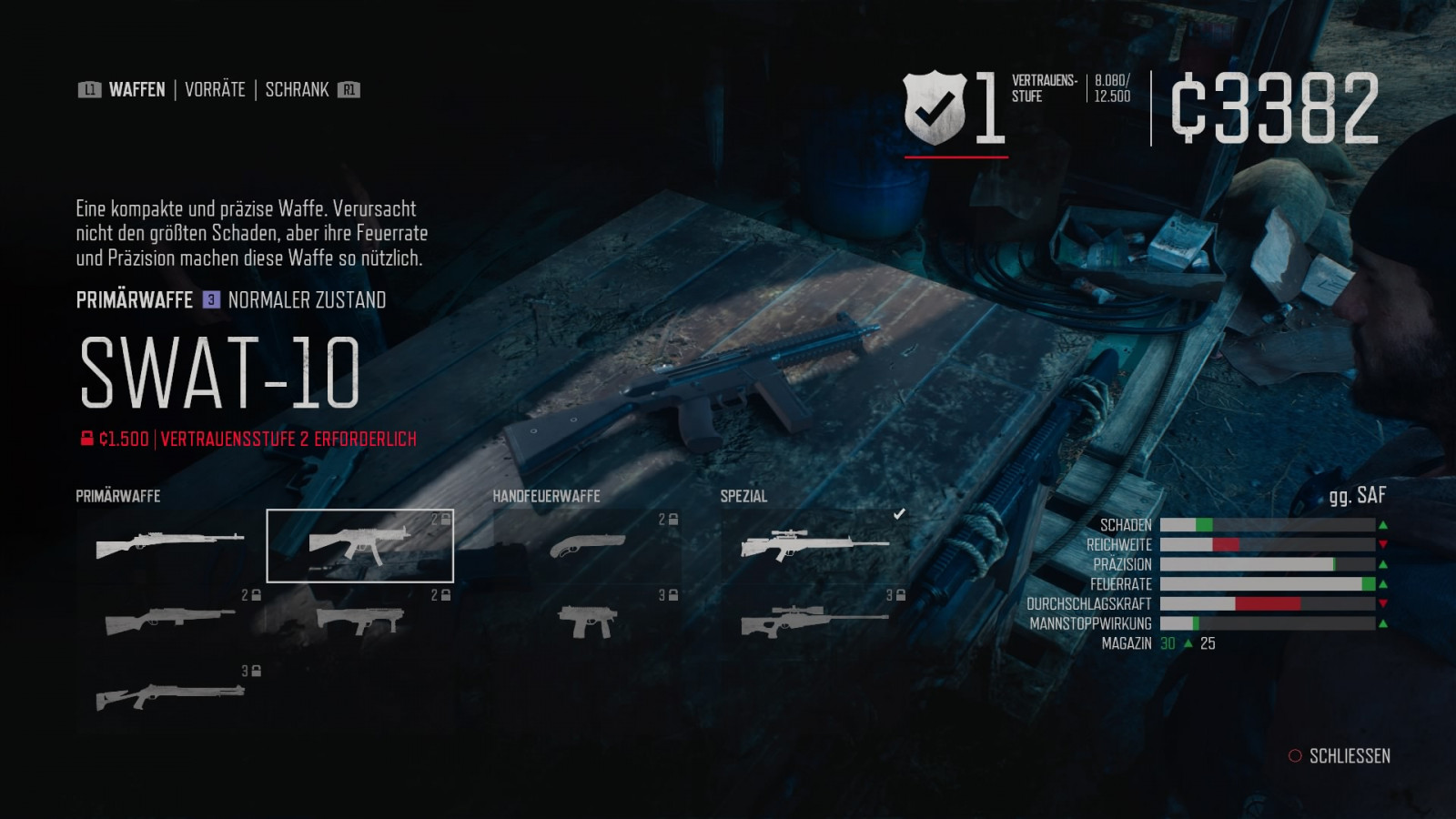
Task: Select the equipped scoped sniper rifle with checkmark
Action: pos(814,545)
